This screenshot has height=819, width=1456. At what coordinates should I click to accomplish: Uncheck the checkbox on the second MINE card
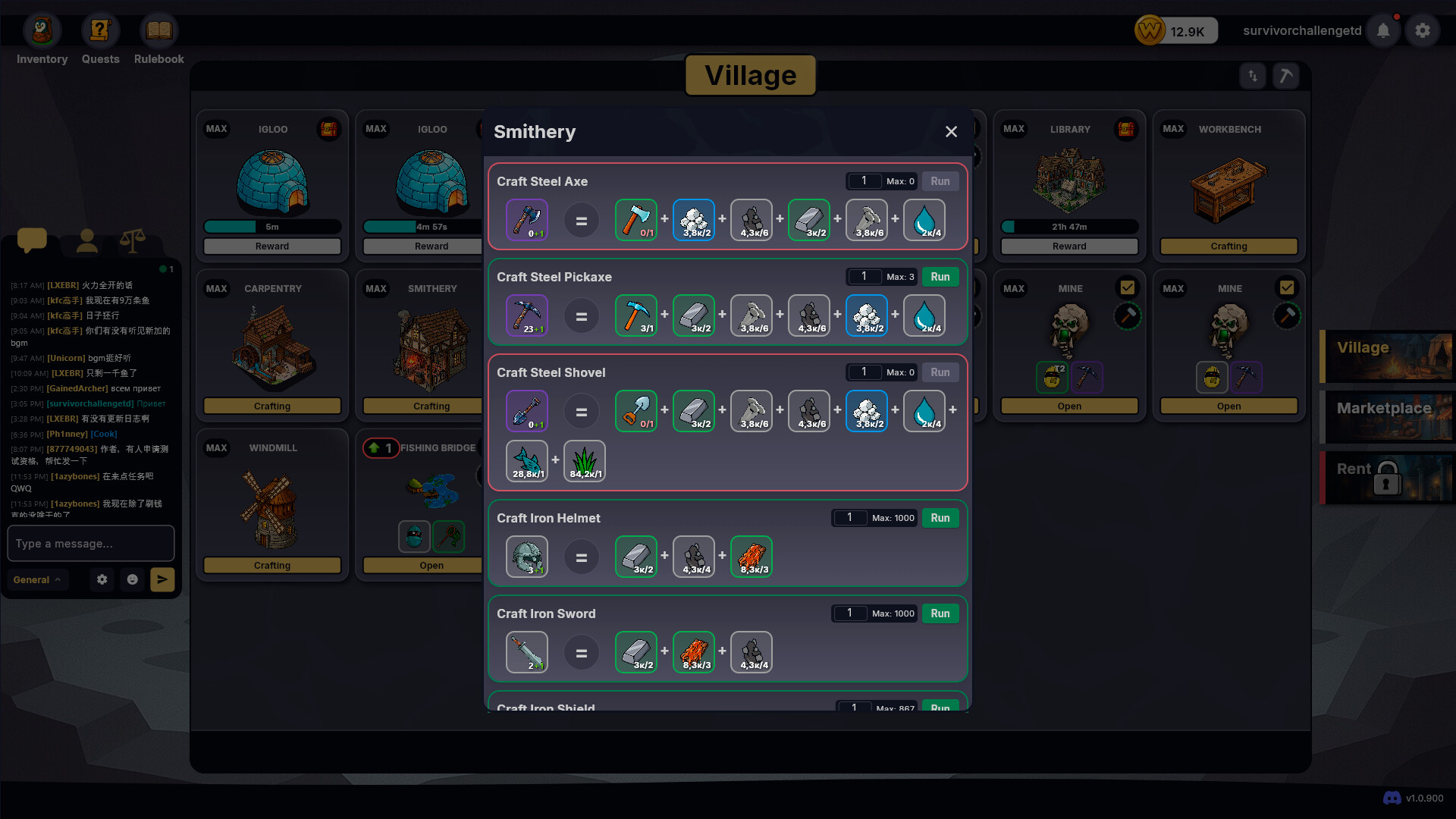click(x=1287, y=287)
